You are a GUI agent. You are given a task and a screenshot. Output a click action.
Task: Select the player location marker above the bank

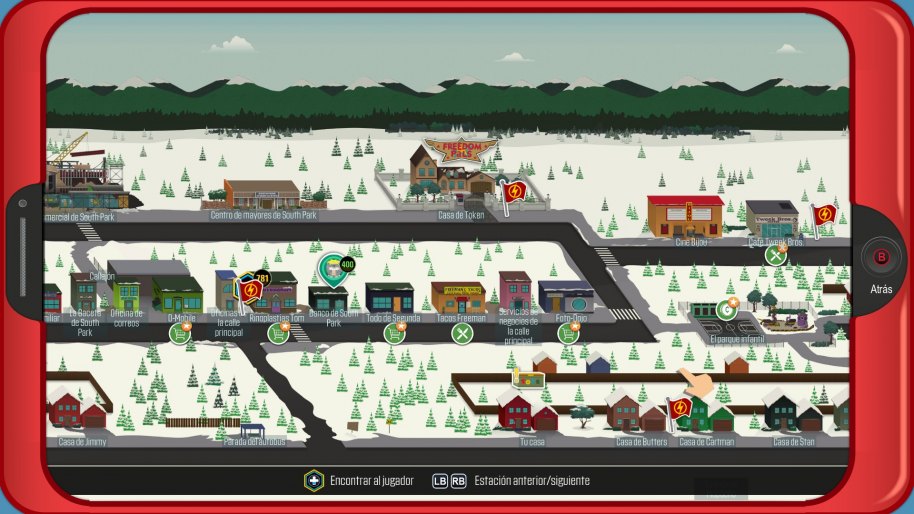332,269
